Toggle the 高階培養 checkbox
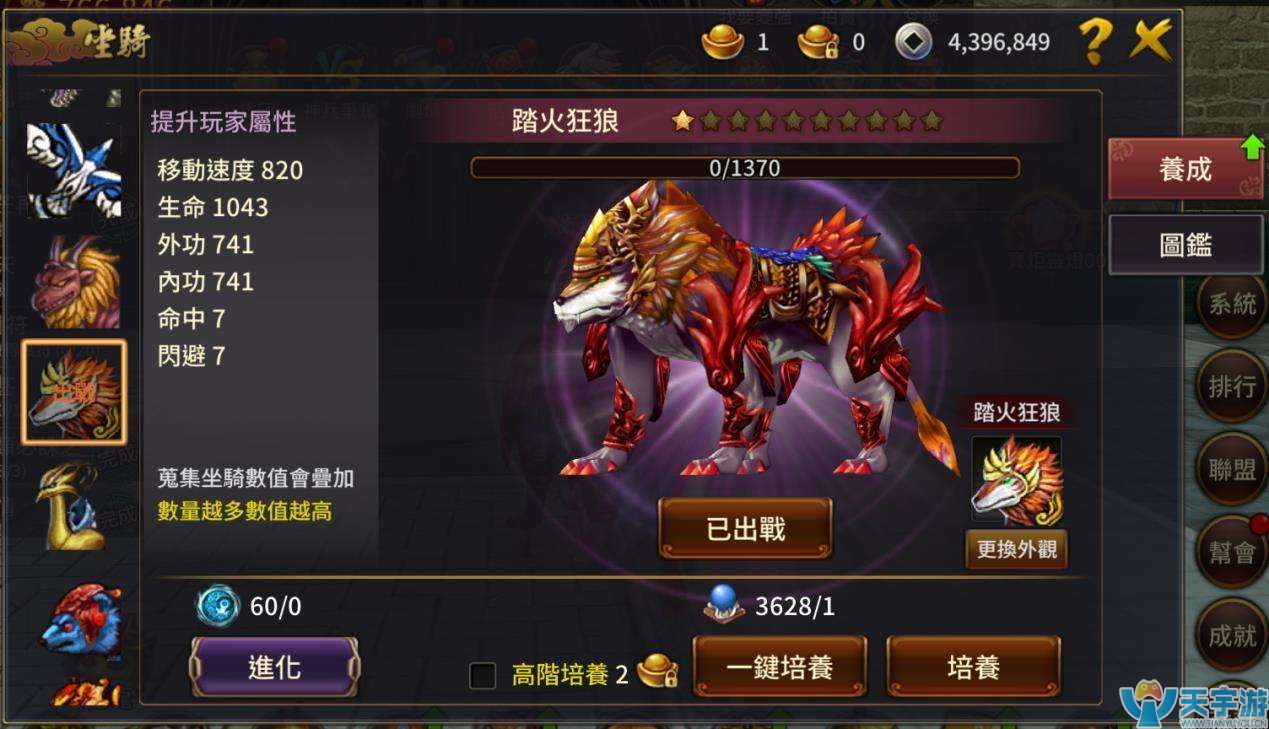 [x=483, y=676]
